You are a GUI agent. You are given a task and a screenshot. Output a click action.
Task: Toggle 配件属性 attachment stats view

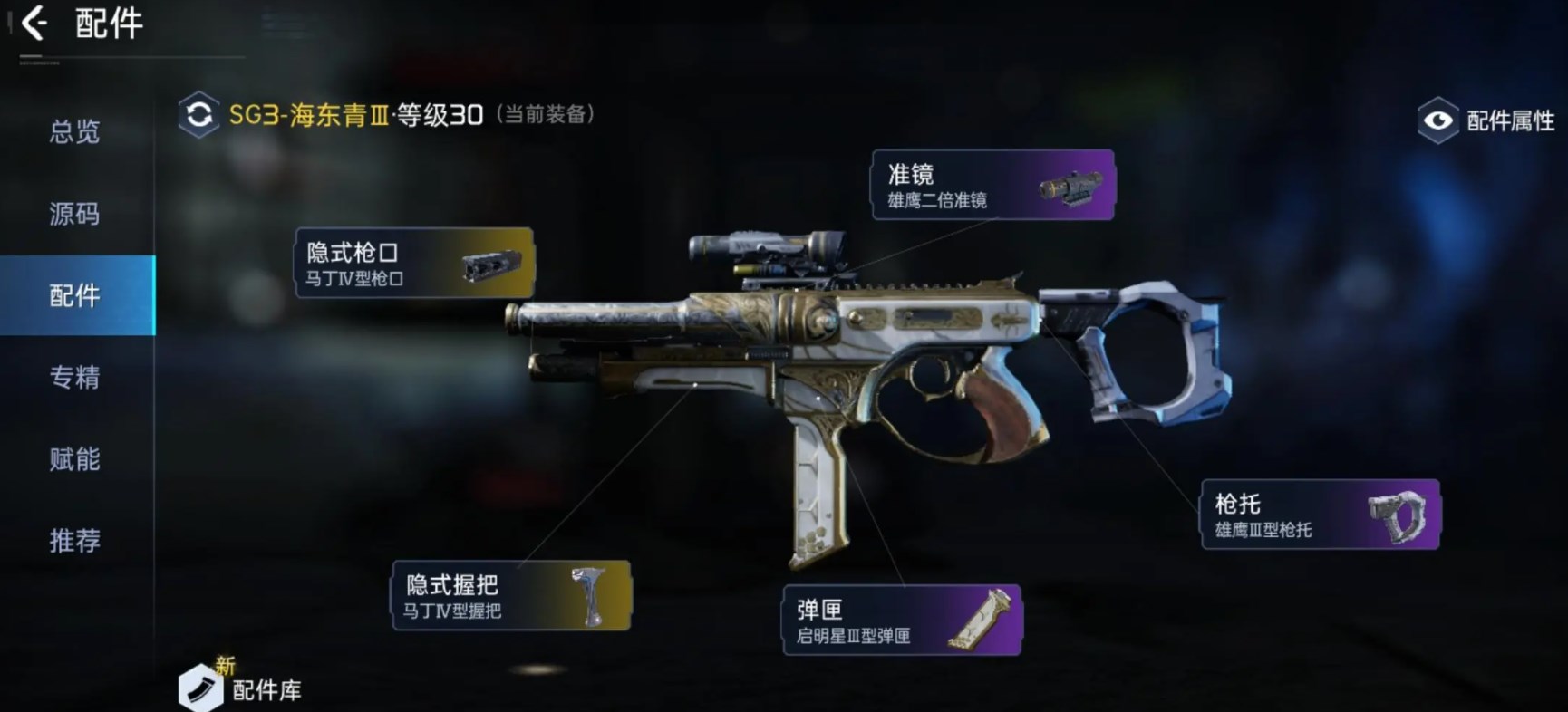[x=1486, y=120]
